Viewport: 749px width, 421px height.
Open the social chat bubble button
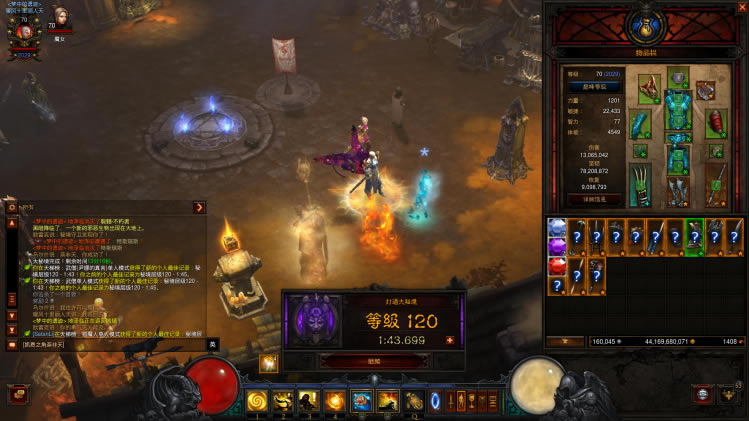click(17, 394)
